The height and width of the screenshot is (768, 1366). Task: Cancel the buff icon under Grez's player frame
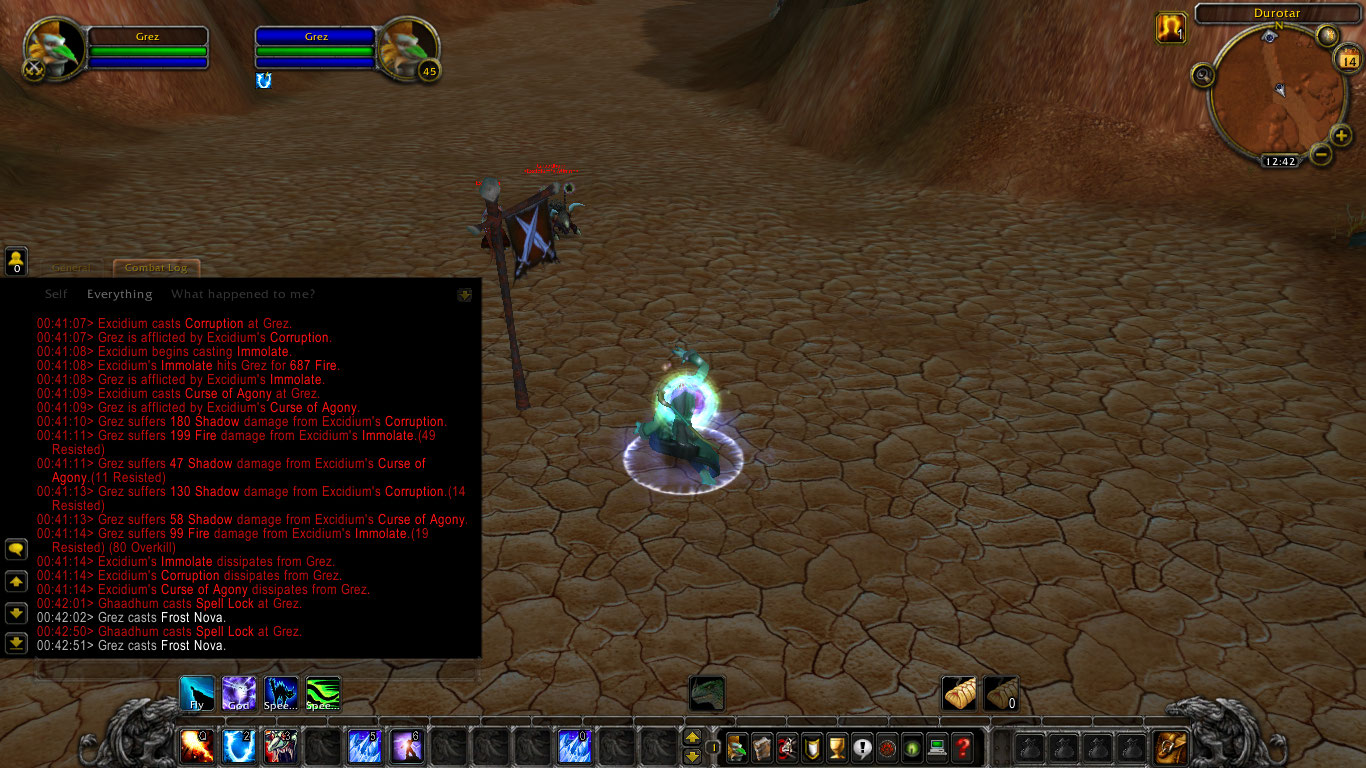coord(263,81)
